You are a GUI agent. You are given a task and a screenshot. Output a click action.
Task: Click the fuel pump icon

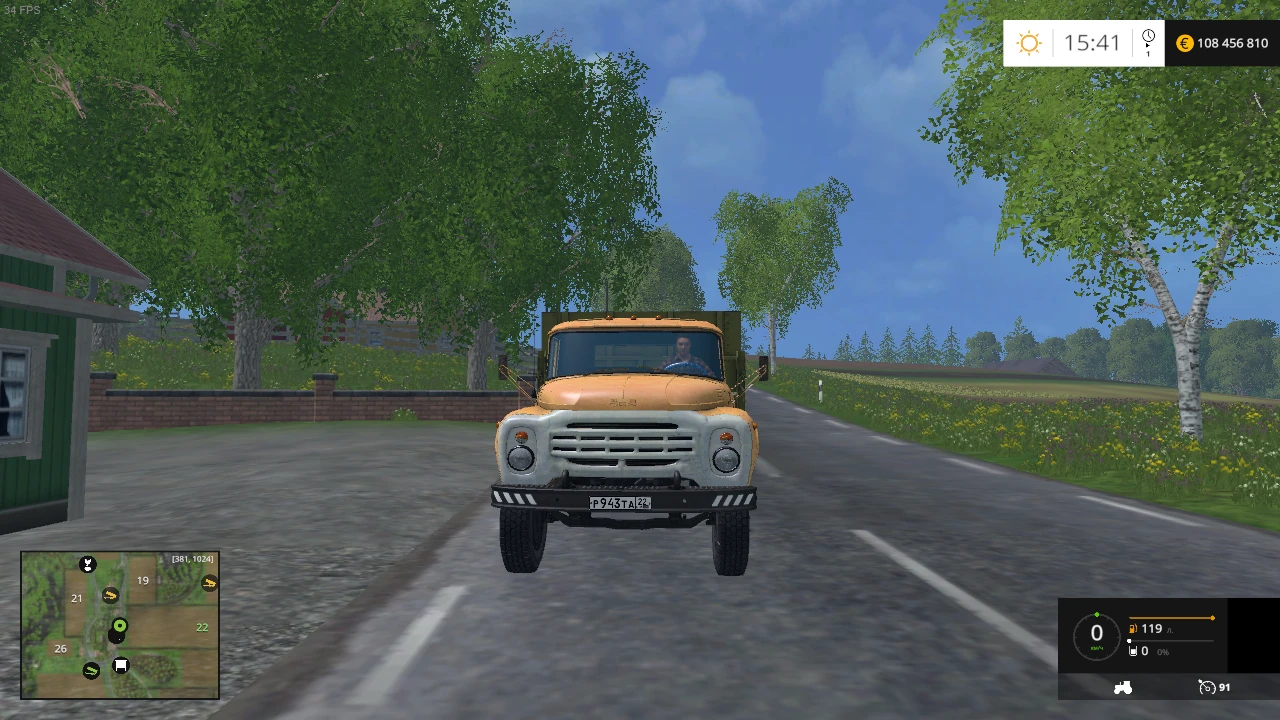click(x=1132, y=629)
